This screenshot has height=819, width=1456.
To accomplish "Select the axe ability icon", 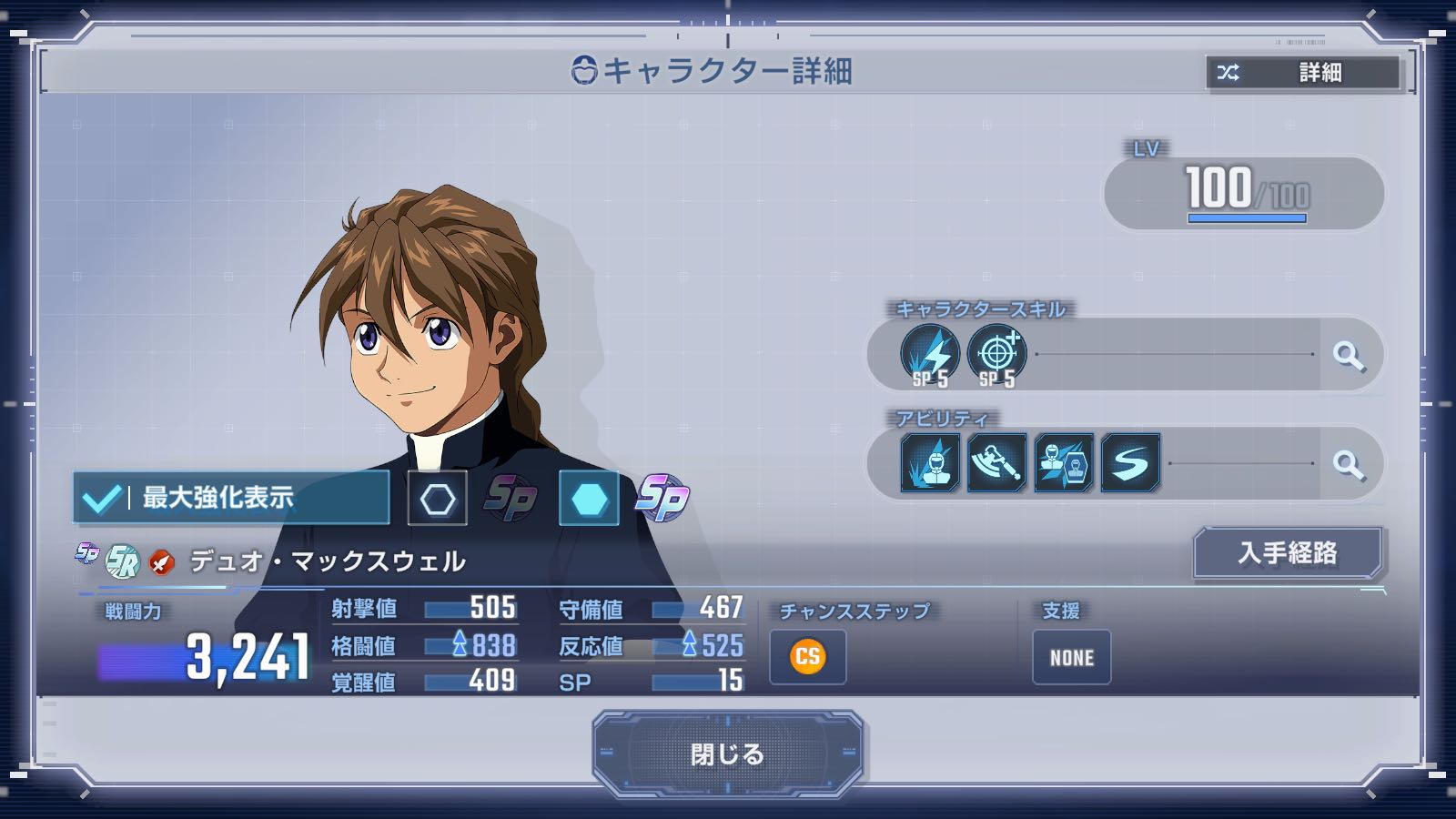I will tap(996, 463).
